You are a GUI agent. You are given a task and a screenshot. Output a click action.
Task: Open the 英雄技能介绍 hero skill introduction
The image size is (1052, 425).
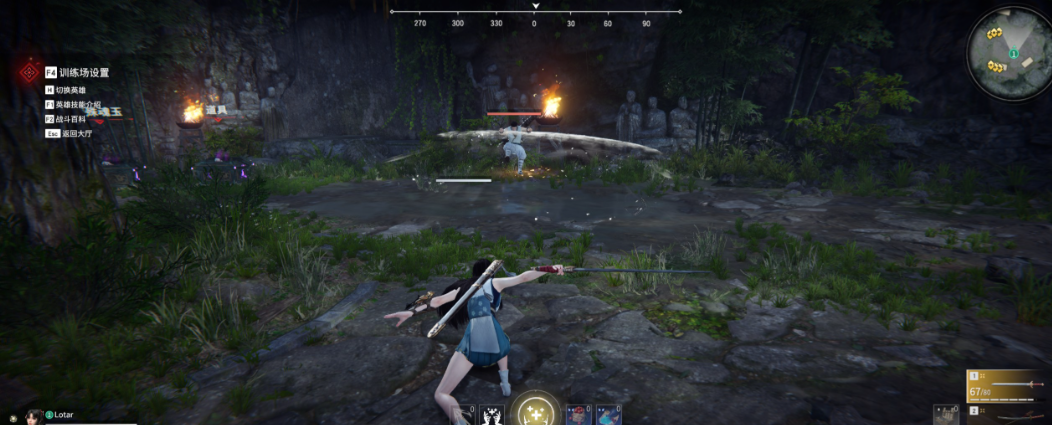tap(76, 104)
